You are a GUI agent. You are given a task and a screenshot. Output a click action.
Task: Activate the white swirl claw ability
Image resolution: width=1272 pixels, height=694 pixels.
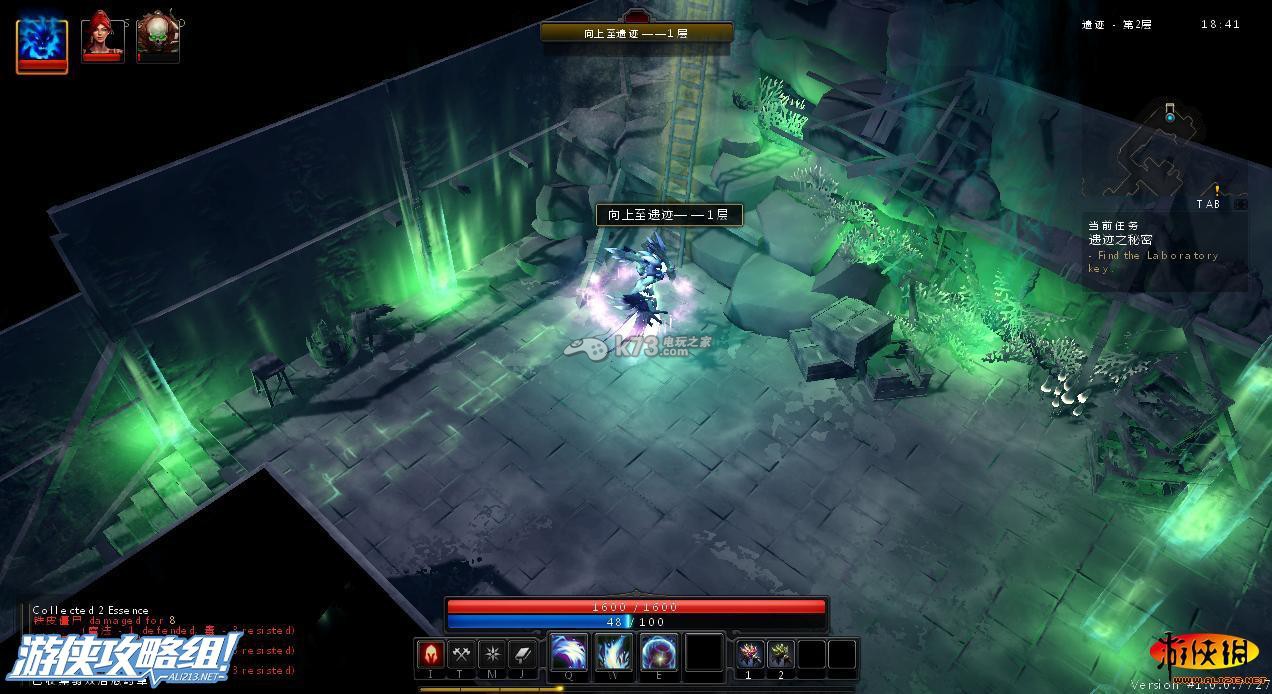pyautogui.click(x=569, y=654)
